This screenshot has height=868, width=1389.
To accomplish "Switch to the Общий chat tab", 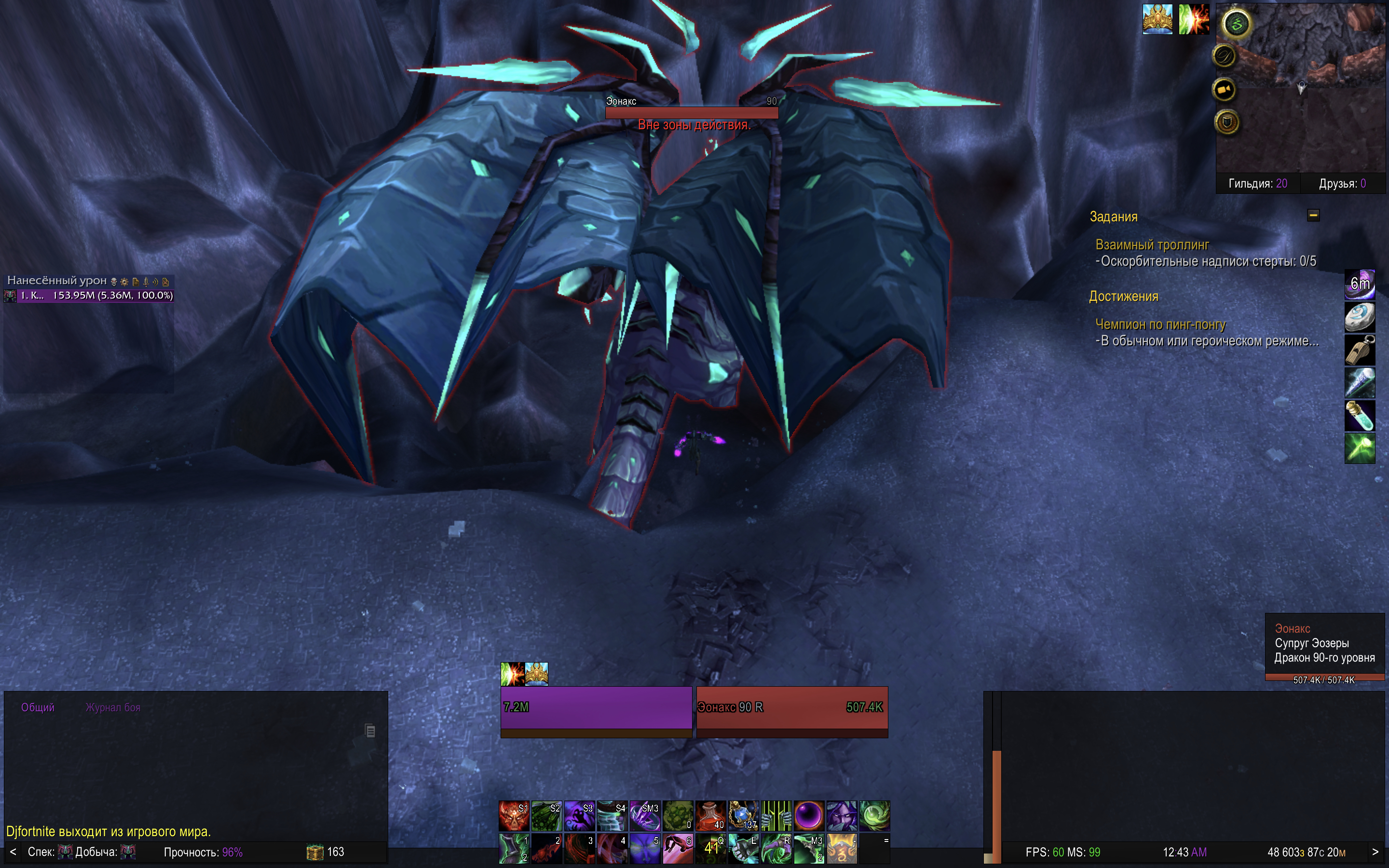I will [38, 707].
